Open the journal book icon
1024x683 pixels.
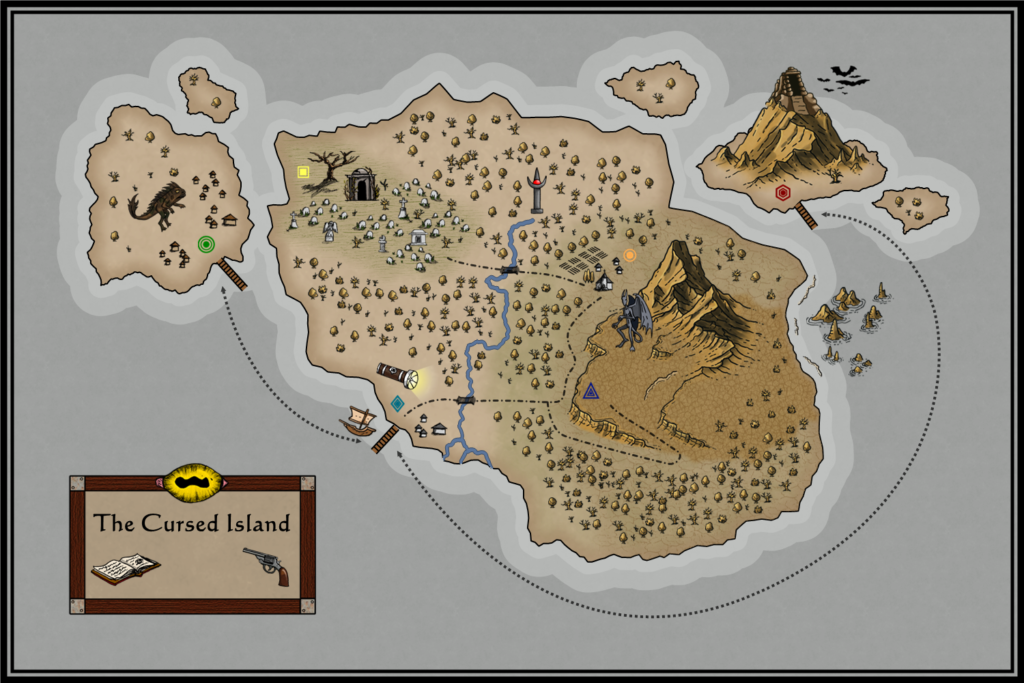click(x=125, y=567)
